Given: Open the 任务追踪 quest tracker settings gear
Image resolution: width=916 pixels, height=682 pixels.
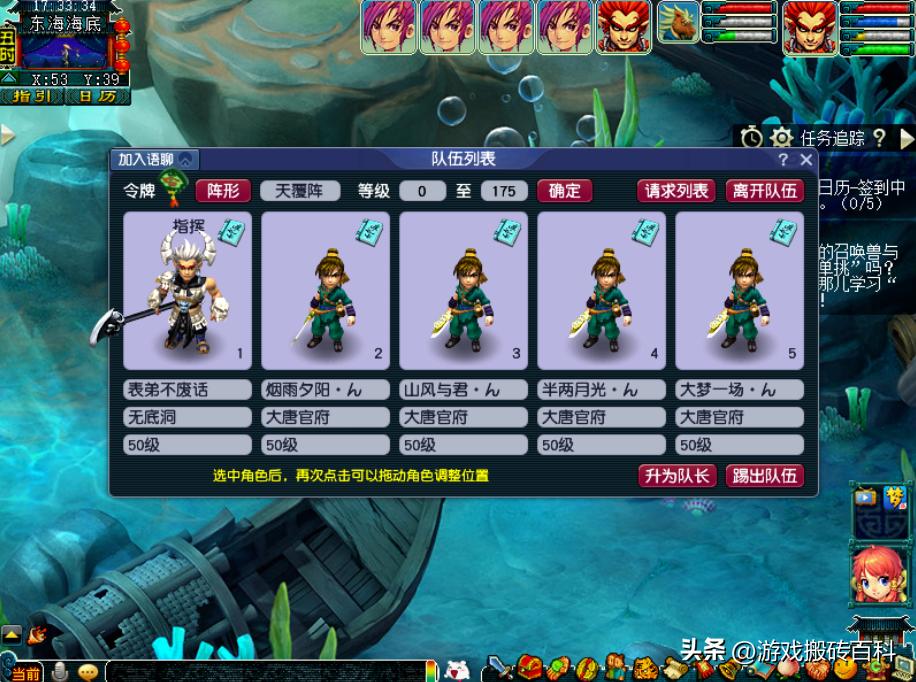Looking at the screenshot, I should (x=782, y=138).
